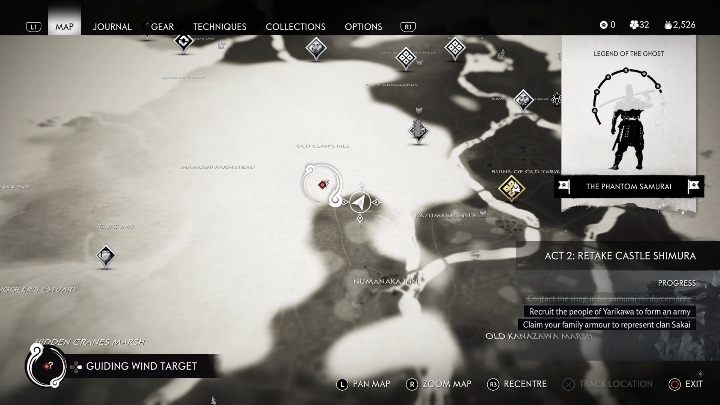This screenshot has height=405, width=720.
Task: Select the Recruit the people of Yarikawa objective
Action: (609, 311)
